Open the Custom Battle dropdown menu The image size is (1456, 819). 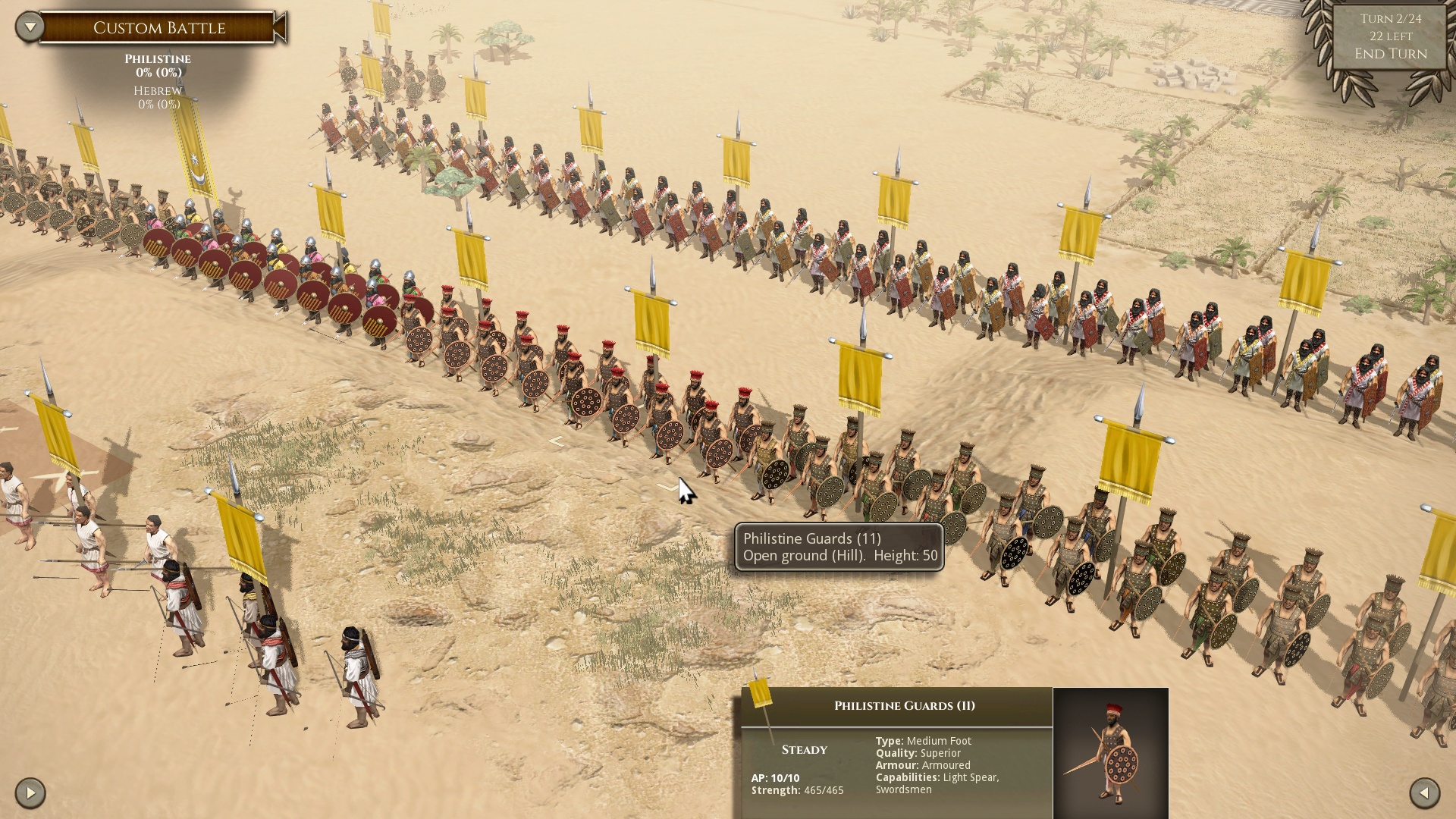pyautogui.click(x=30, y=27)
